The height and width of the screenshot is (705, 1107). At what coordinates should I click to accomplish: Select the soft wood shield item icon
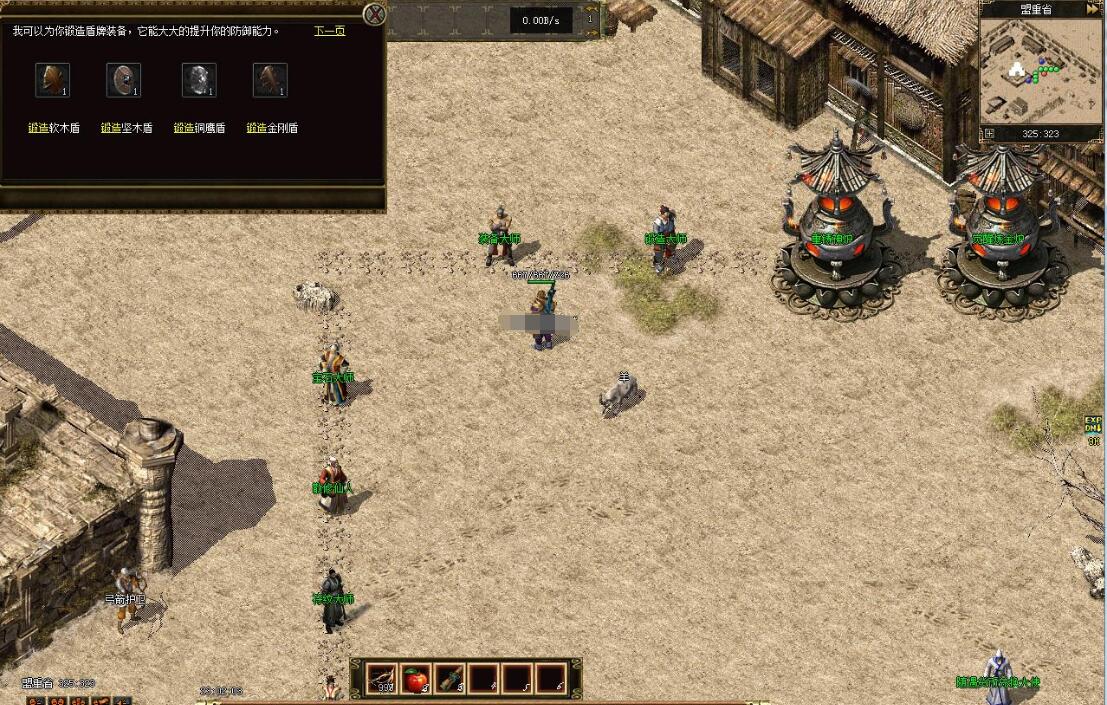[x=52, y=80]
